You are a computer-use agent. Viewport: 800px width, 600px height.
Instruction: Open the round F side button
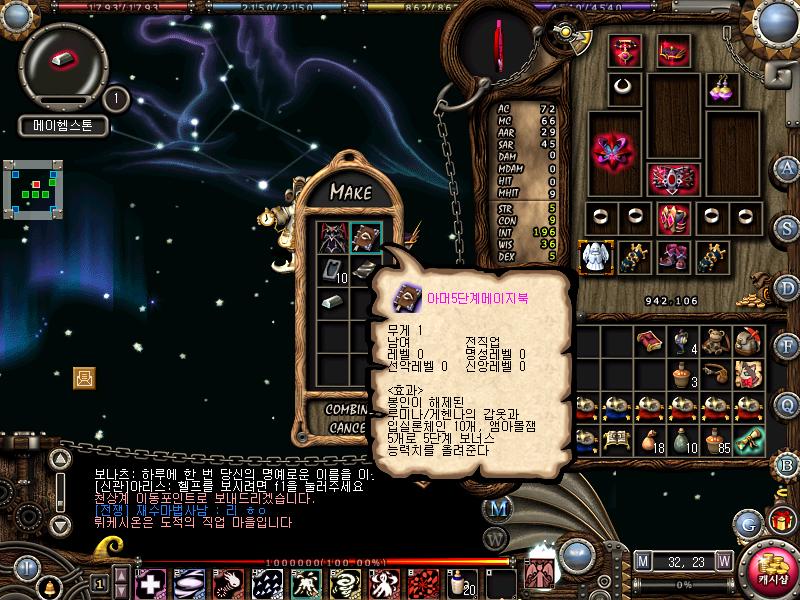tap(788, 347)
